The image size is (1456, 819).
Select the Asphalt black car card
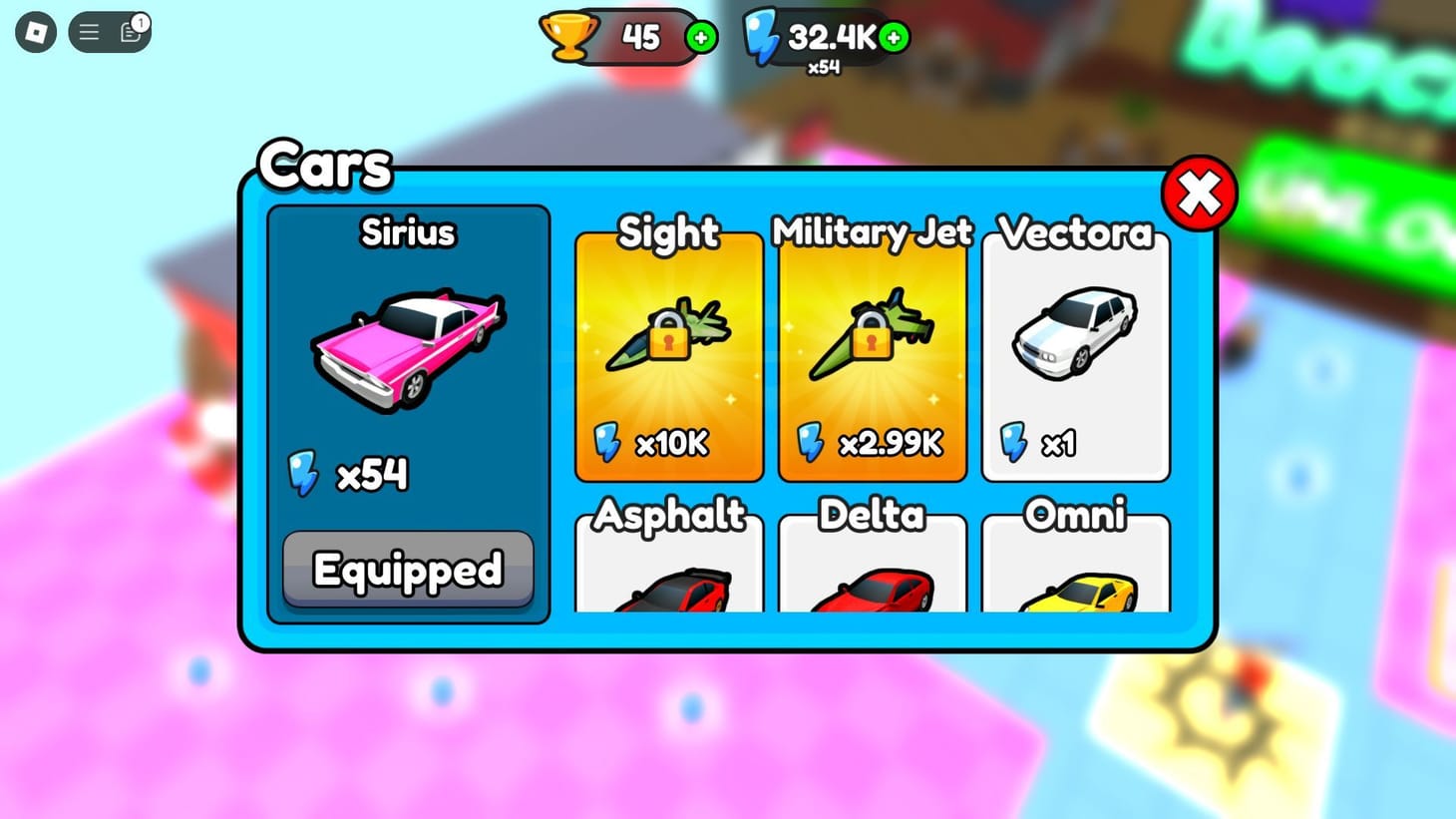[668, 579]
